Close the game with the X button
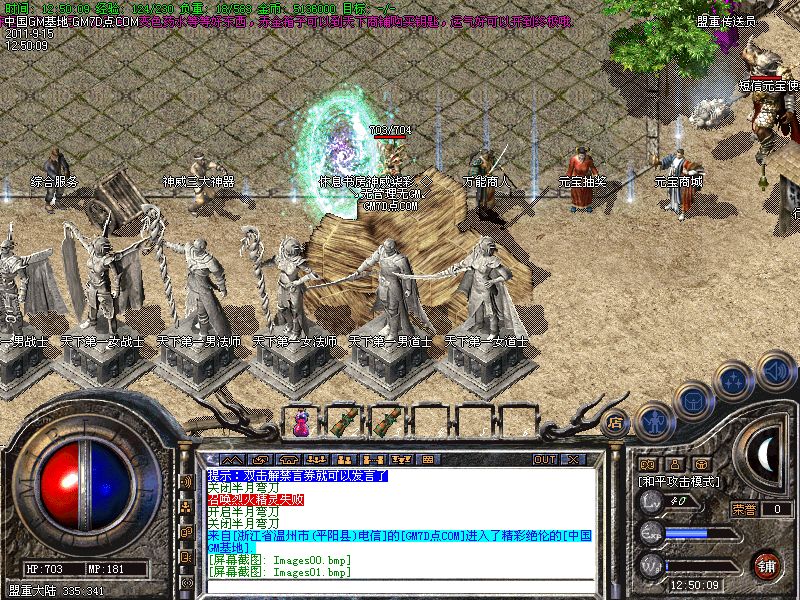 click(573, 459)
